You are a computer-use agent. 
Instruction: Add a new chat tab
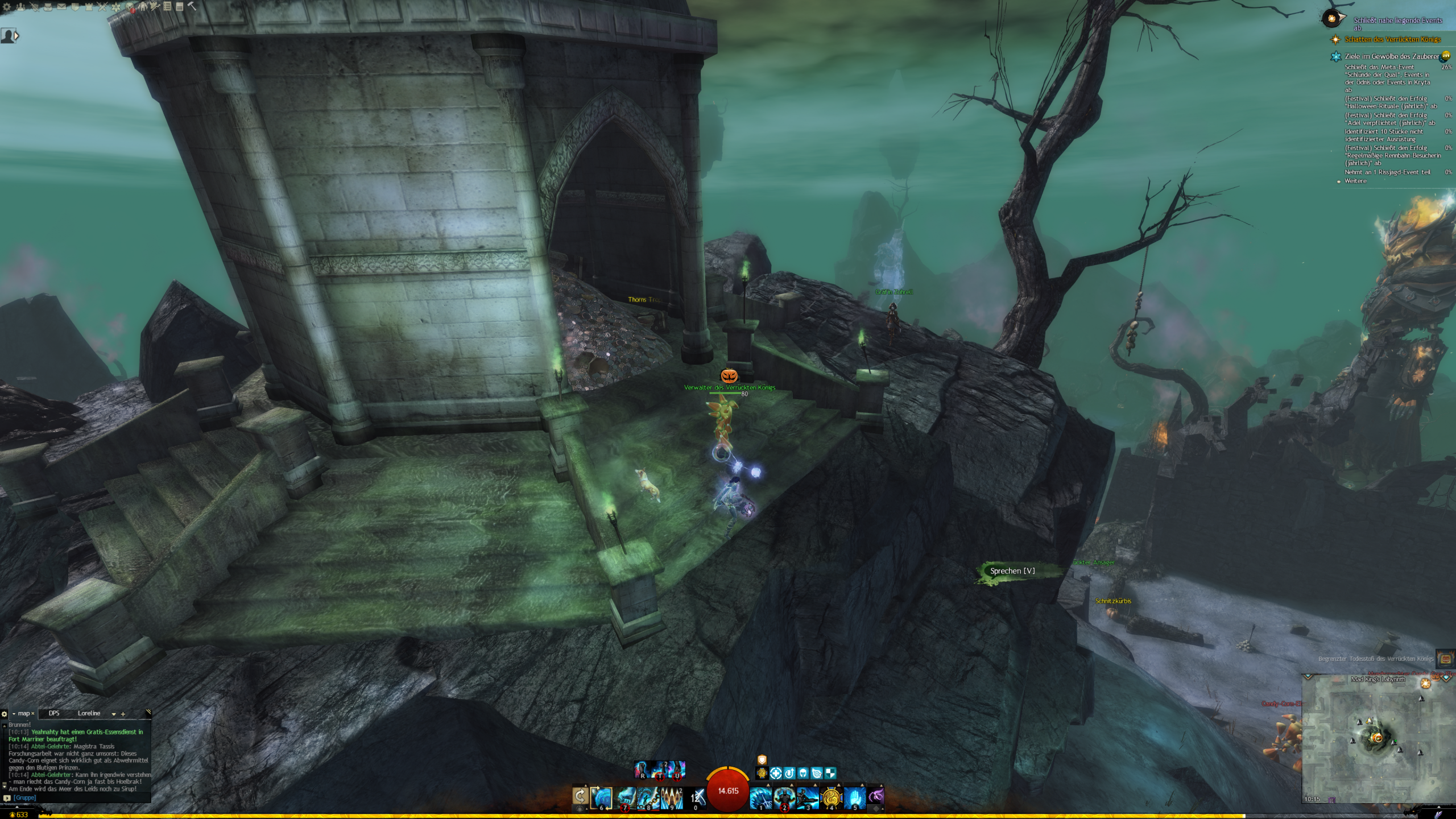tap(123, 714)
